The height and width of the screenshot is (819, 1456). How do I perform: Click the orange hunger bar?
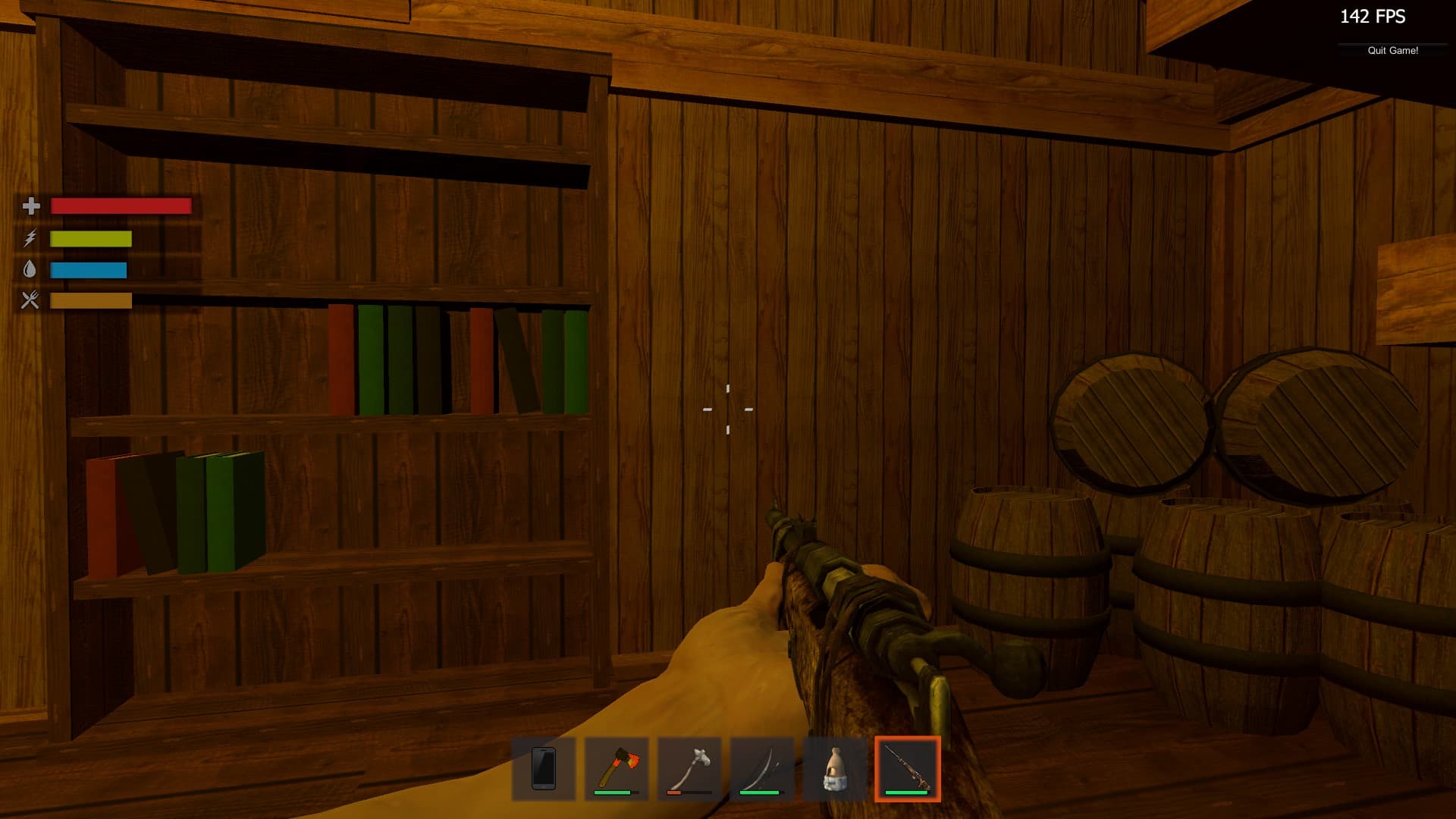[91, 301]
